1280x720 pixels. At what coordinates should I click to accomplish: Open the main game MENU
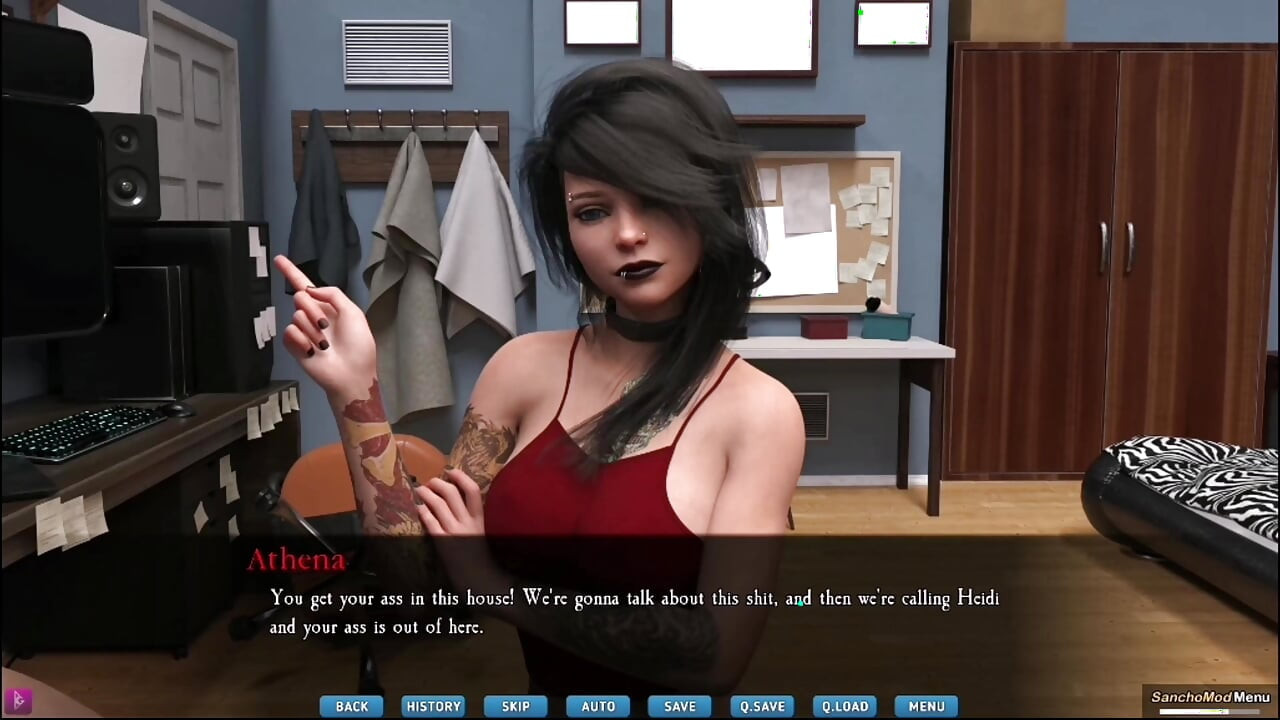[925, 706]
